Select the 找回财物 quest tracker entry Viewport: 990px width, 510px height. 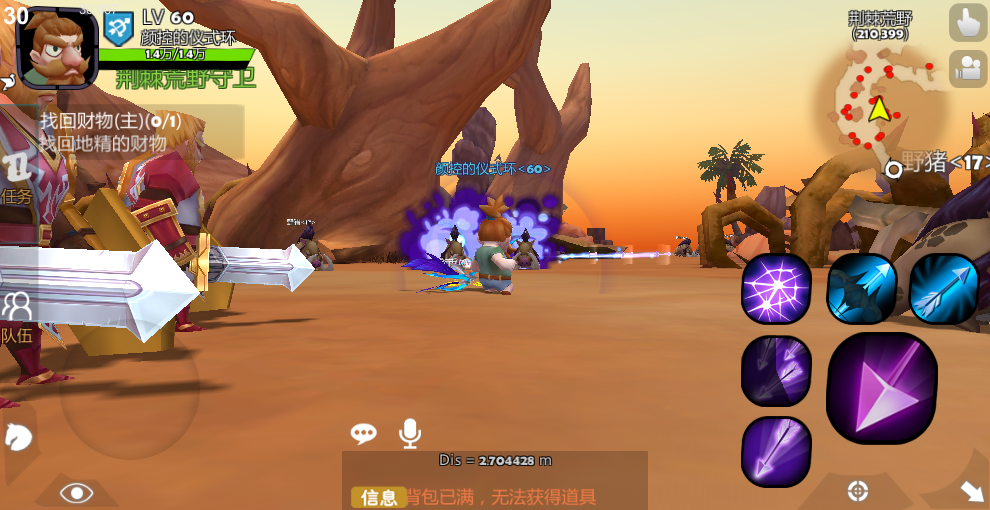pos(140,132)
